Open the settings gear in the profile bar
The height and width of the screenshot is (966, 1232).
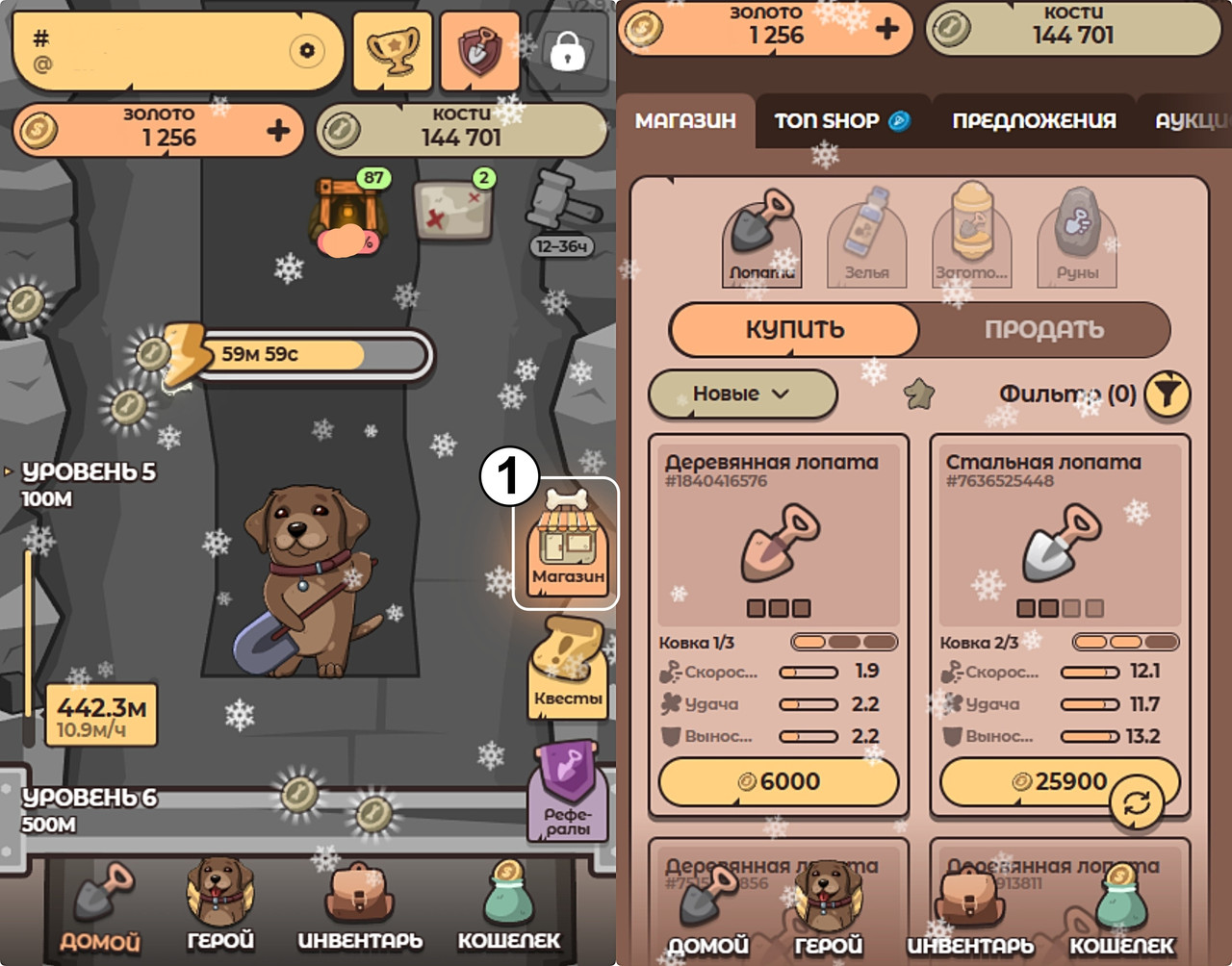click(x=307, y=50)
